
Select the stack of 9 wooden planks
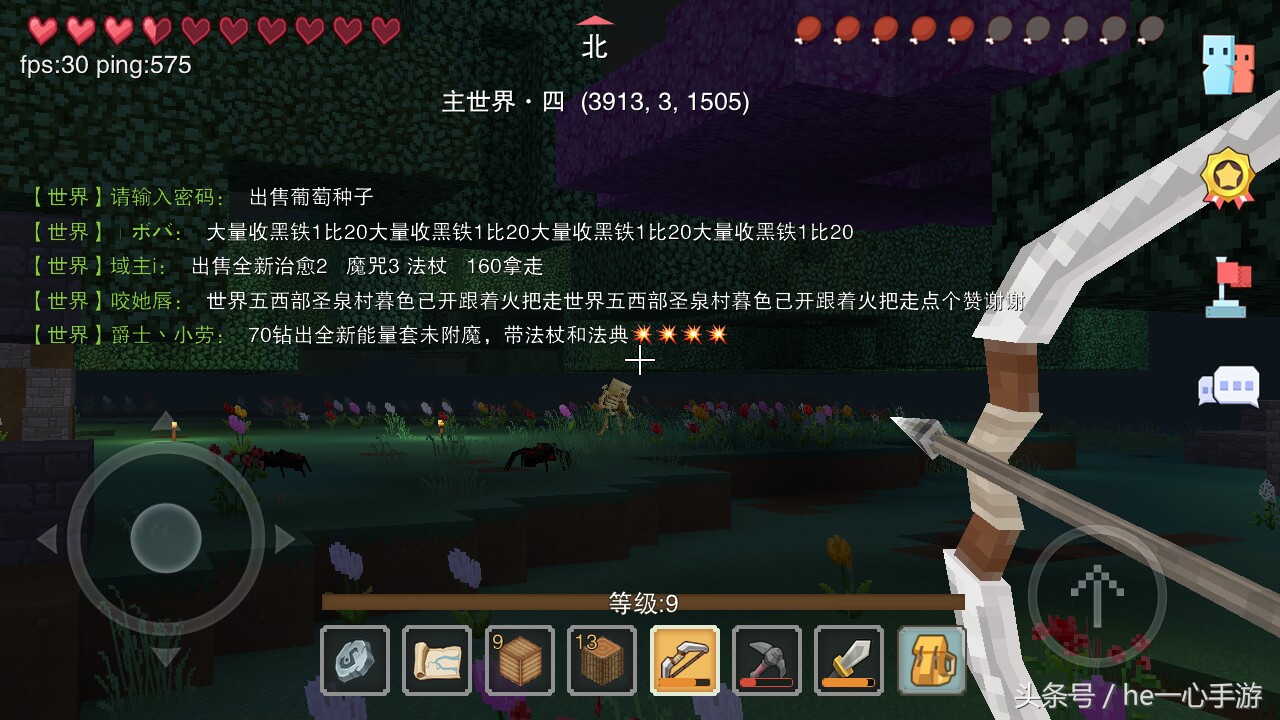coord(519,661)
